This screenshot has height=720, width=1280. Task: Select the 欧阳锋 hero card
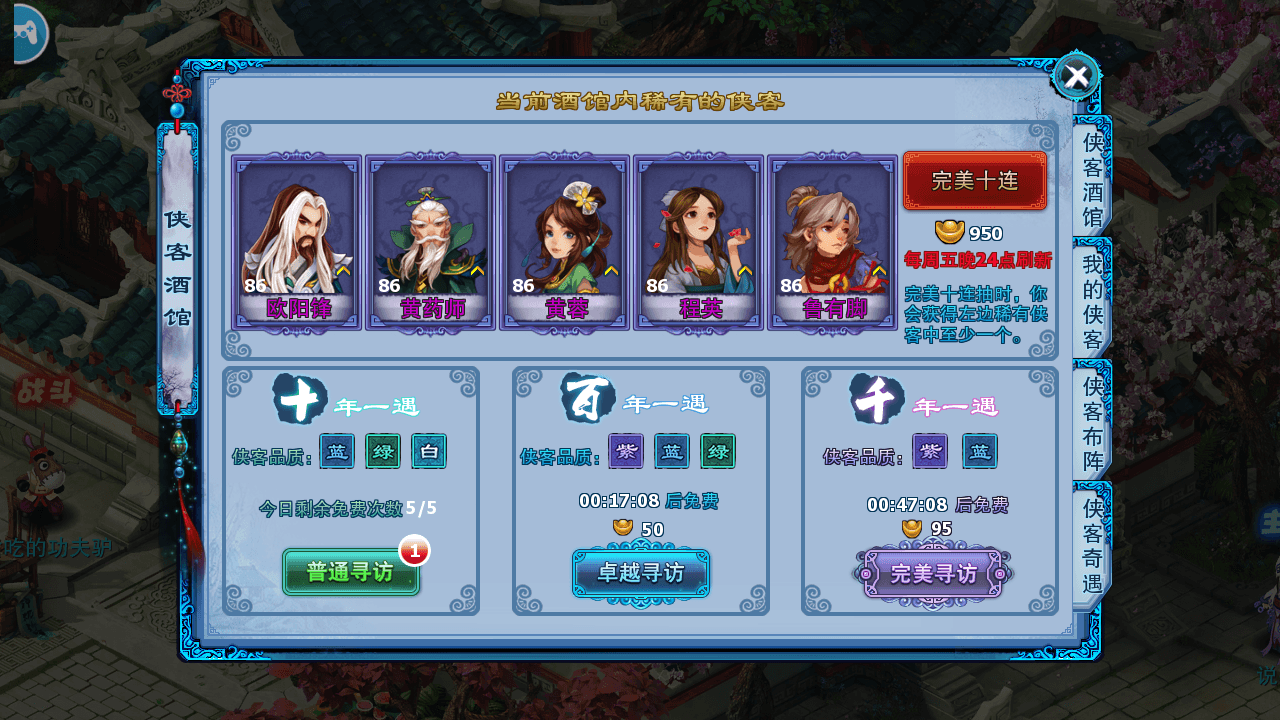[297, 242]
